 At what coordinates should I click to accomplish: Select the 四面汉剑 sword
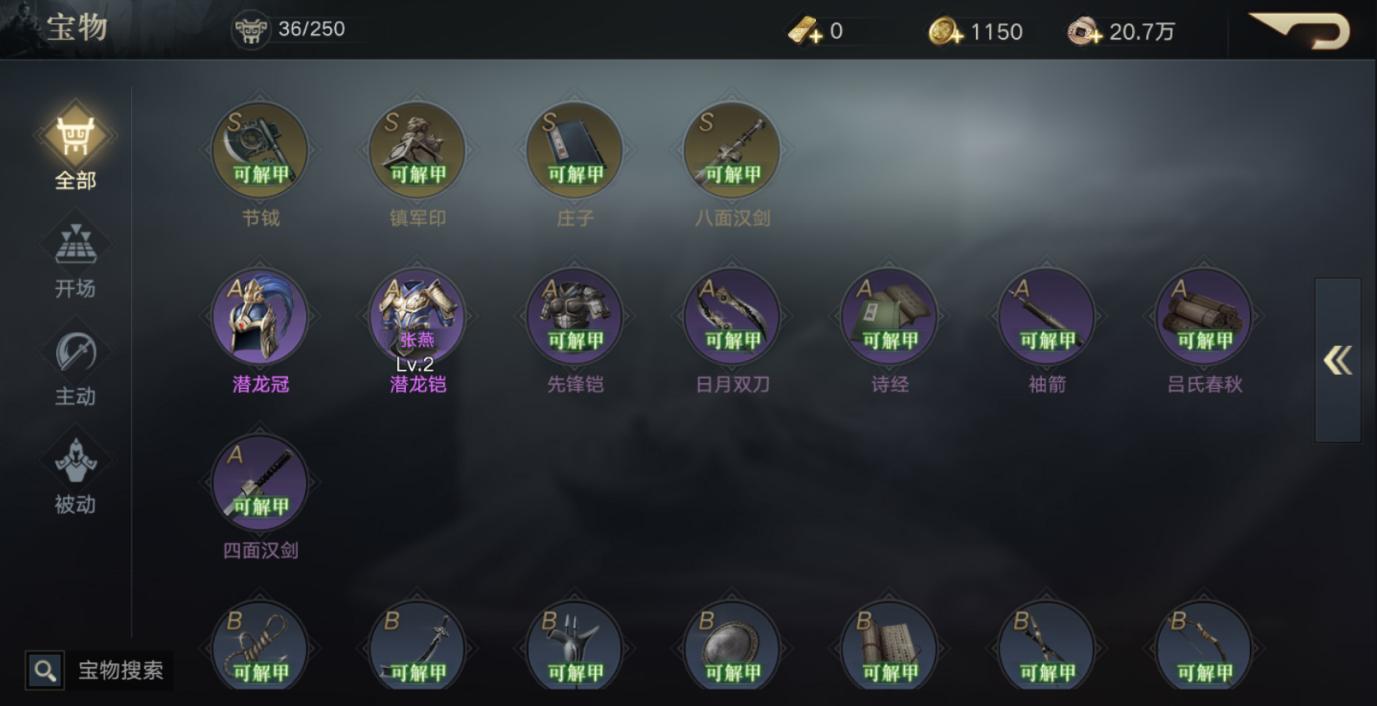tap(260, 483)
